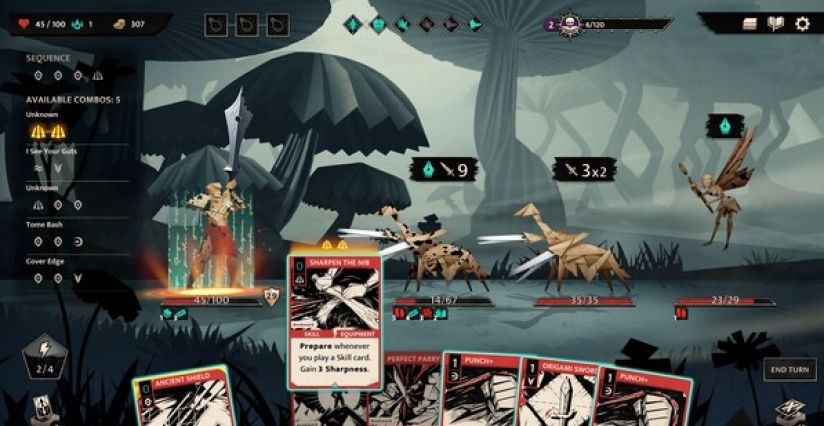824x426 pixels.
Task: Click the skull boss progress emblem
Action: 571,25
